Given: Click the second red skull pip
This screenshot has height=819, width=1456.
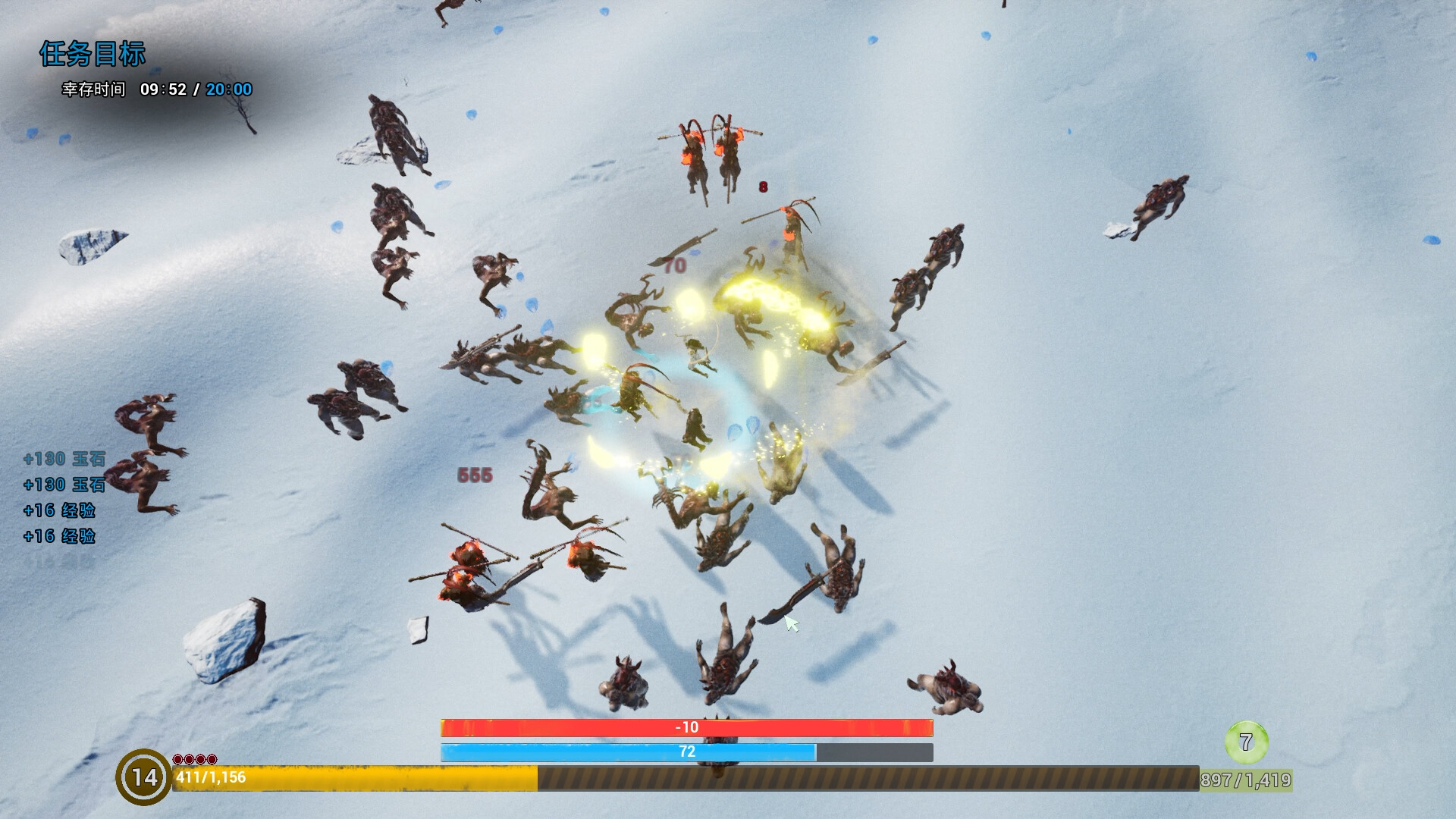Looking at the screenshot, I should tap(189, 759).
